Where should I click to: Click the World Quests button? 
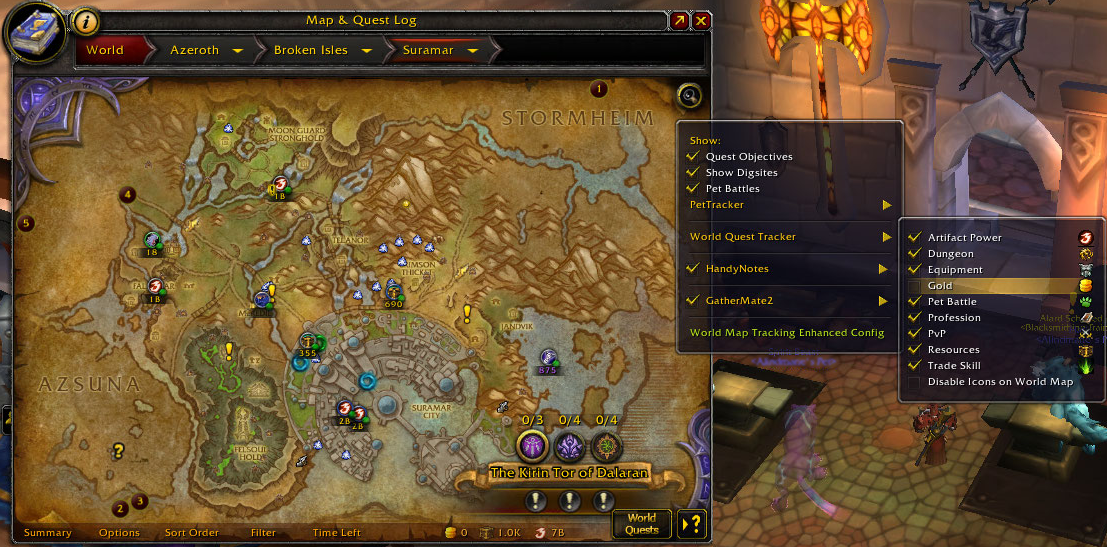pos(642,523)
